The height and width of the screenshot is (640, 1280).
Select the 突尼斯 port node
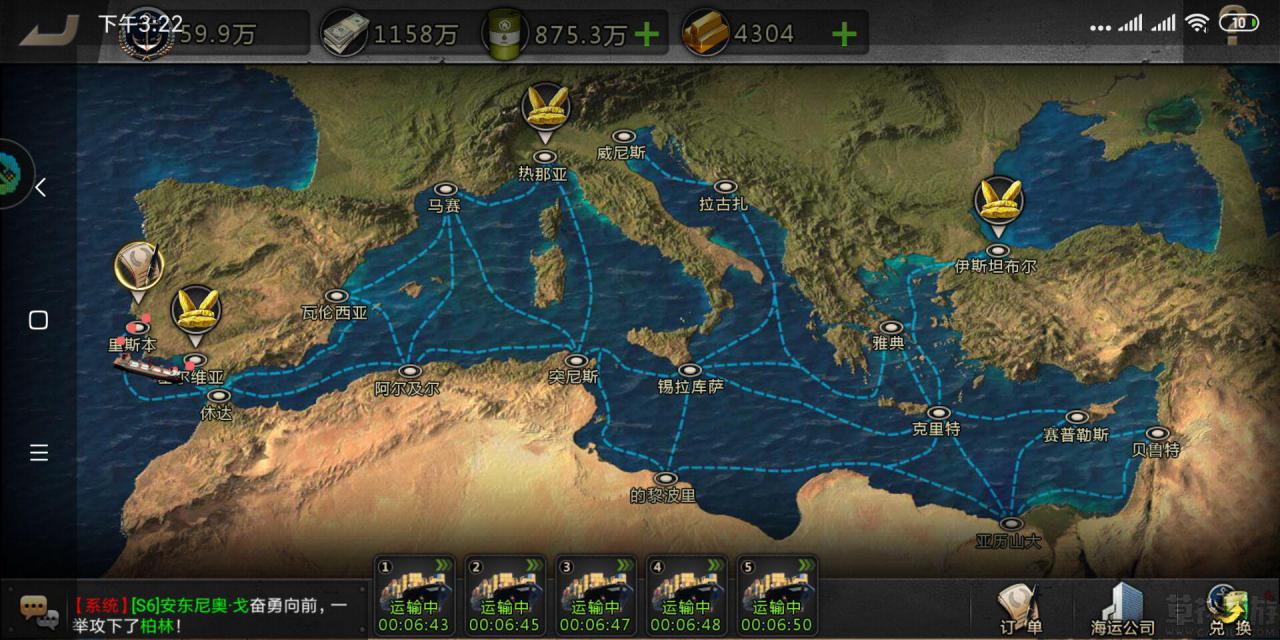[x=575, y=361]
